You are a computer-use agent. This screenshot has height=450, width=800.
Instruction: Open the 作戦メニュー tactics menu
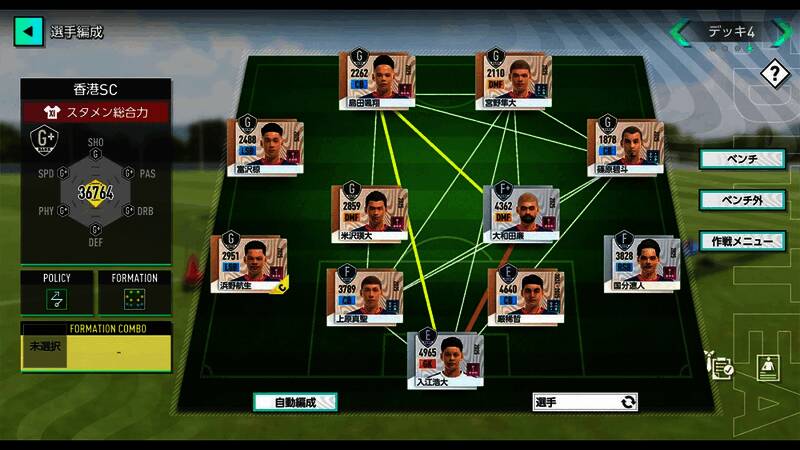click(742, 241)
